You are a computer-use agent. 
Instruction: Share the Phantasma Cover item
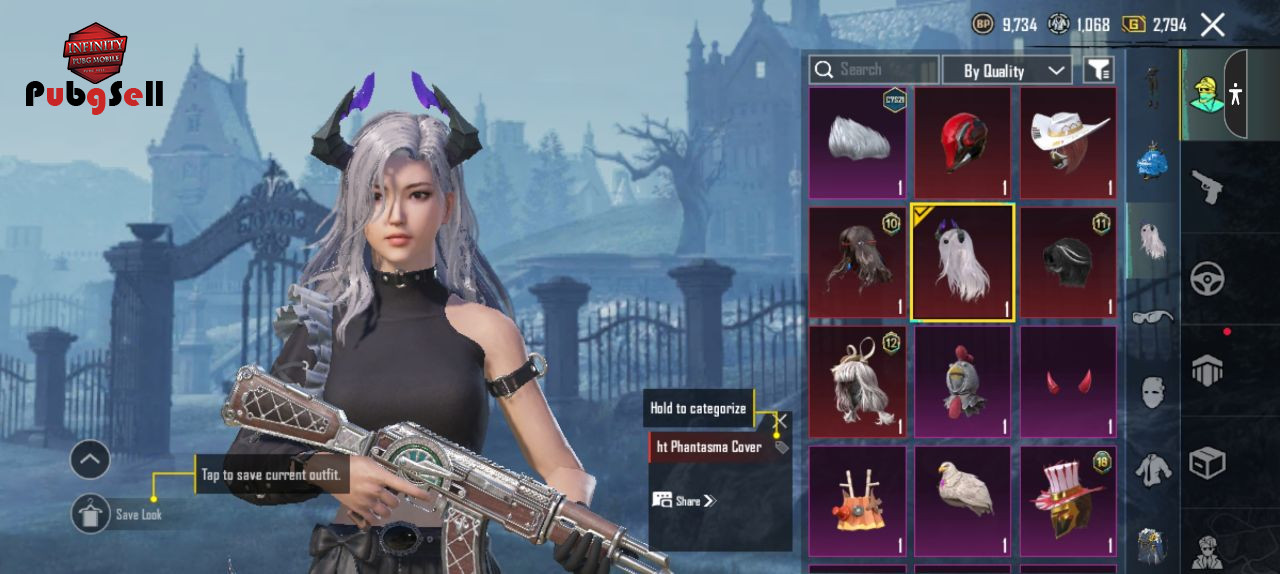pyautogui.click(x=685, y=500)
